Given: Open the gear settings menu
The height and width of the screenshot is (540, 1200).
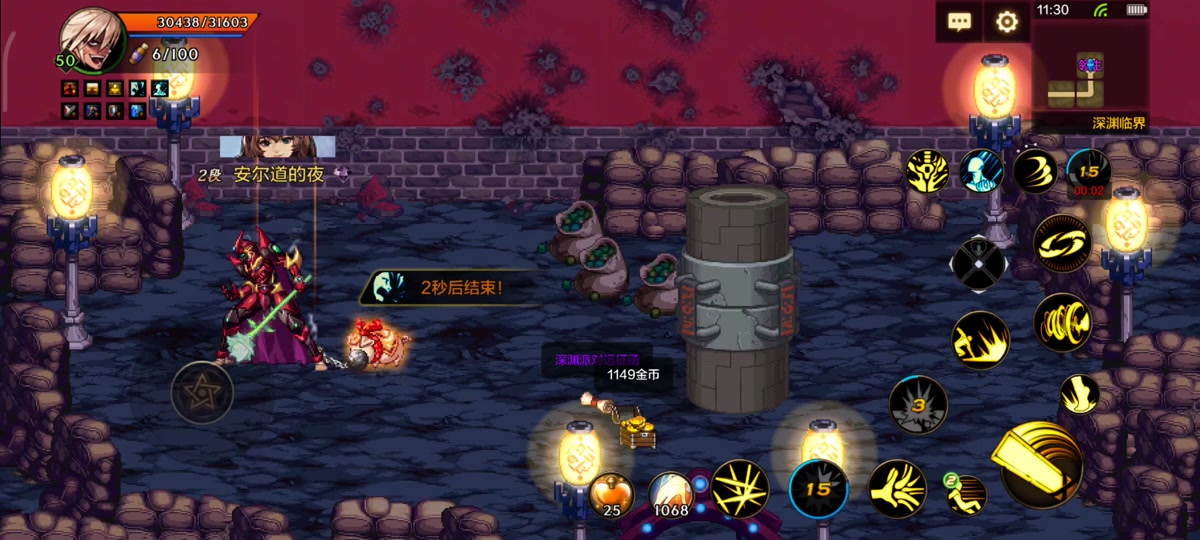Looking at the screenshot, I should [1006, 22].
